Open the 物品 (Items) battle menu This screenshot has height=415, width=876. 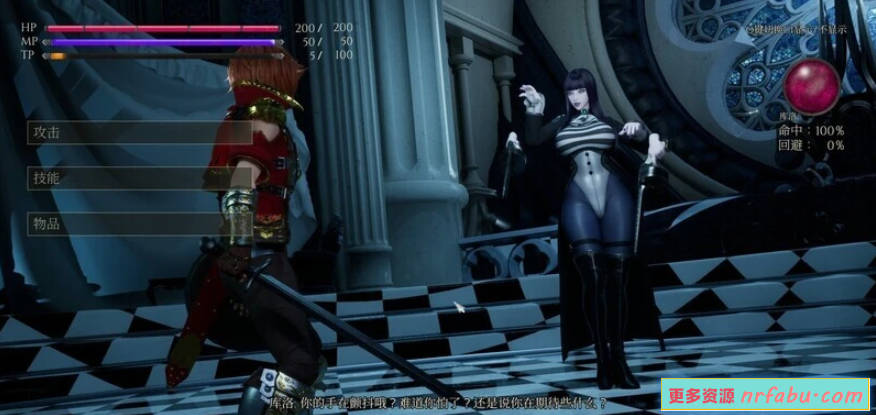(138, 223)
